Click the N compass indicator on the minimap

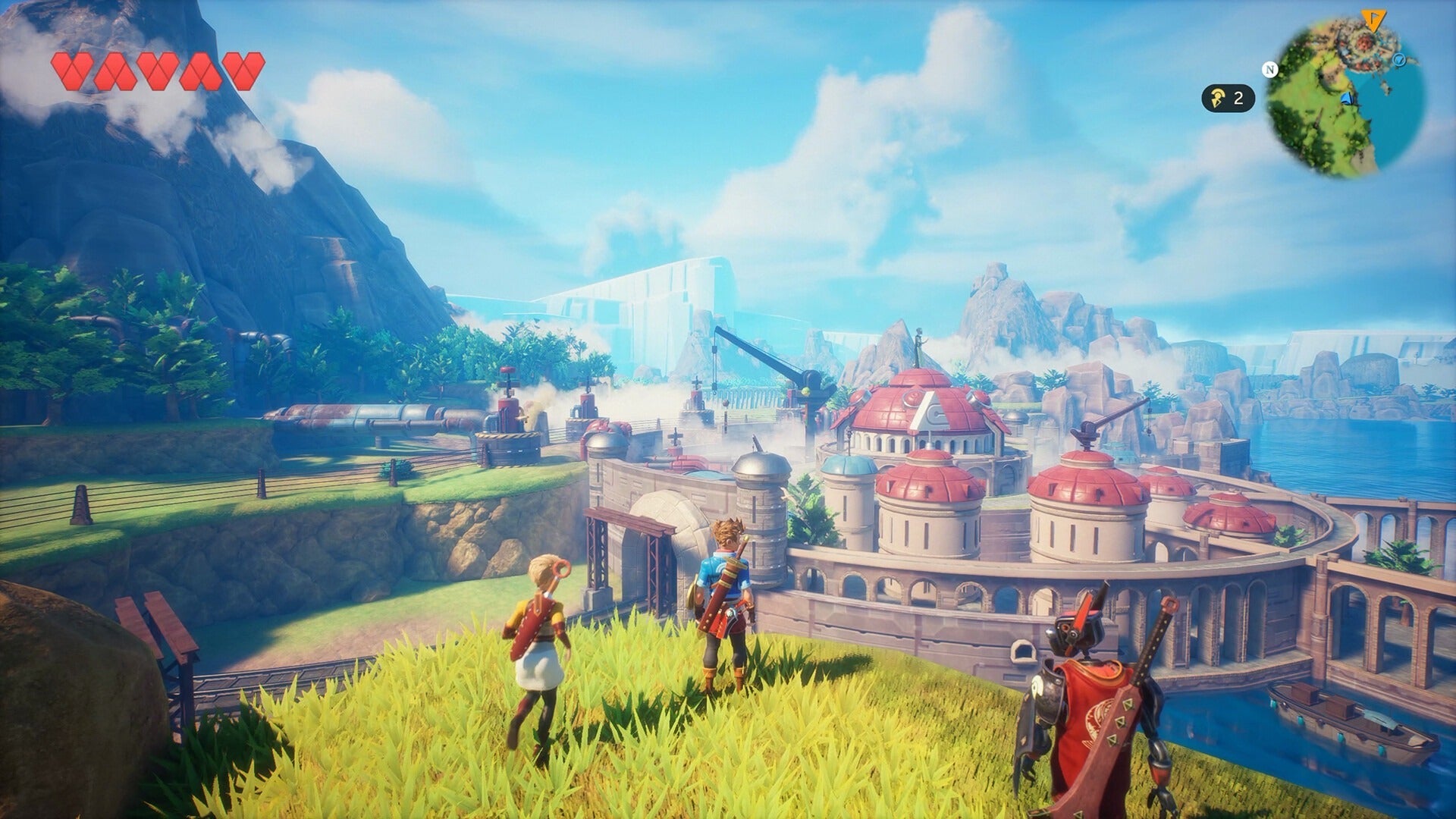tap(1271, 69)
